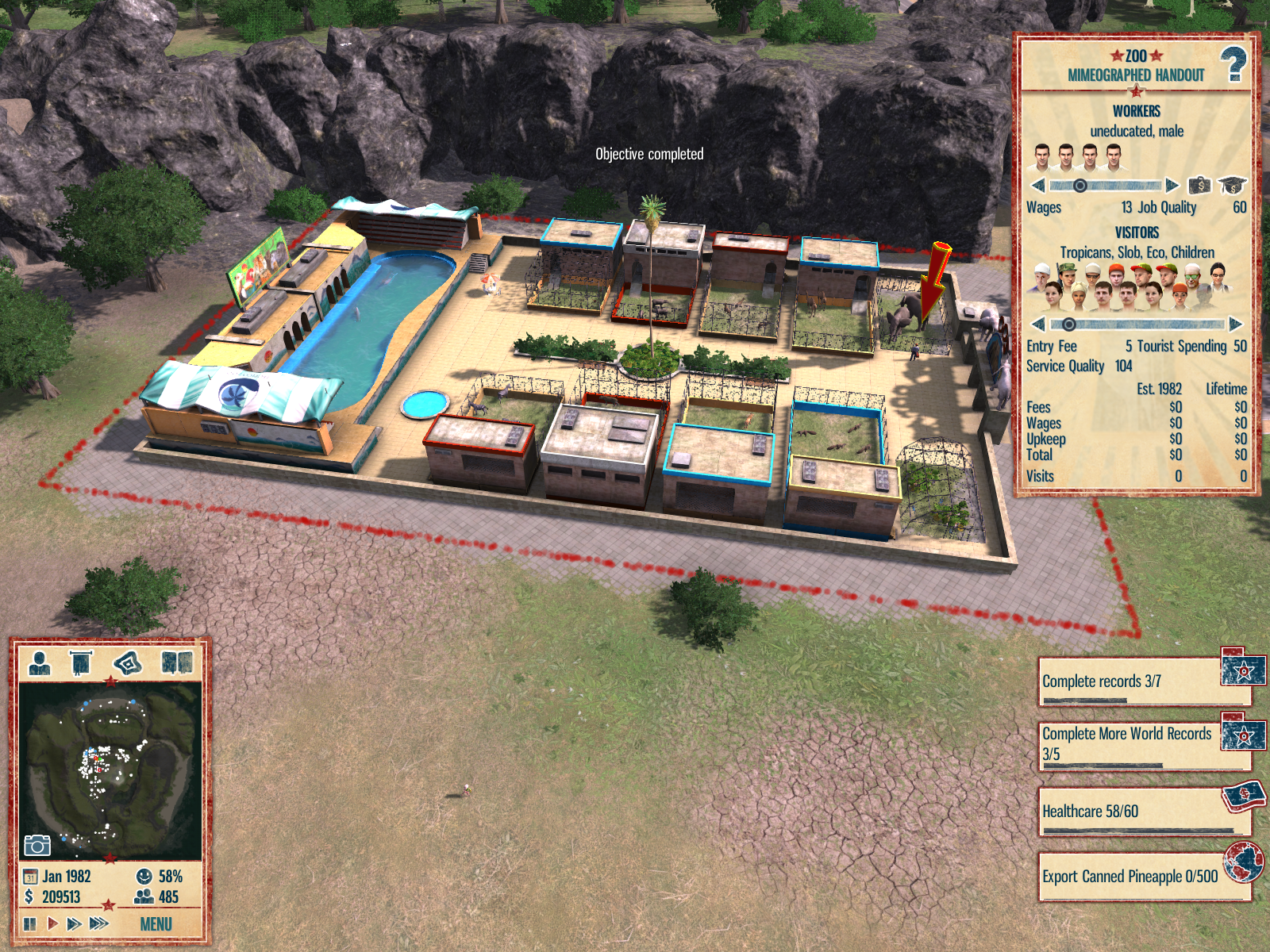Viewport: 1270px width, 952px height.
Task: Raise the entry fee with right arrow
Action: pos(1236,324)
